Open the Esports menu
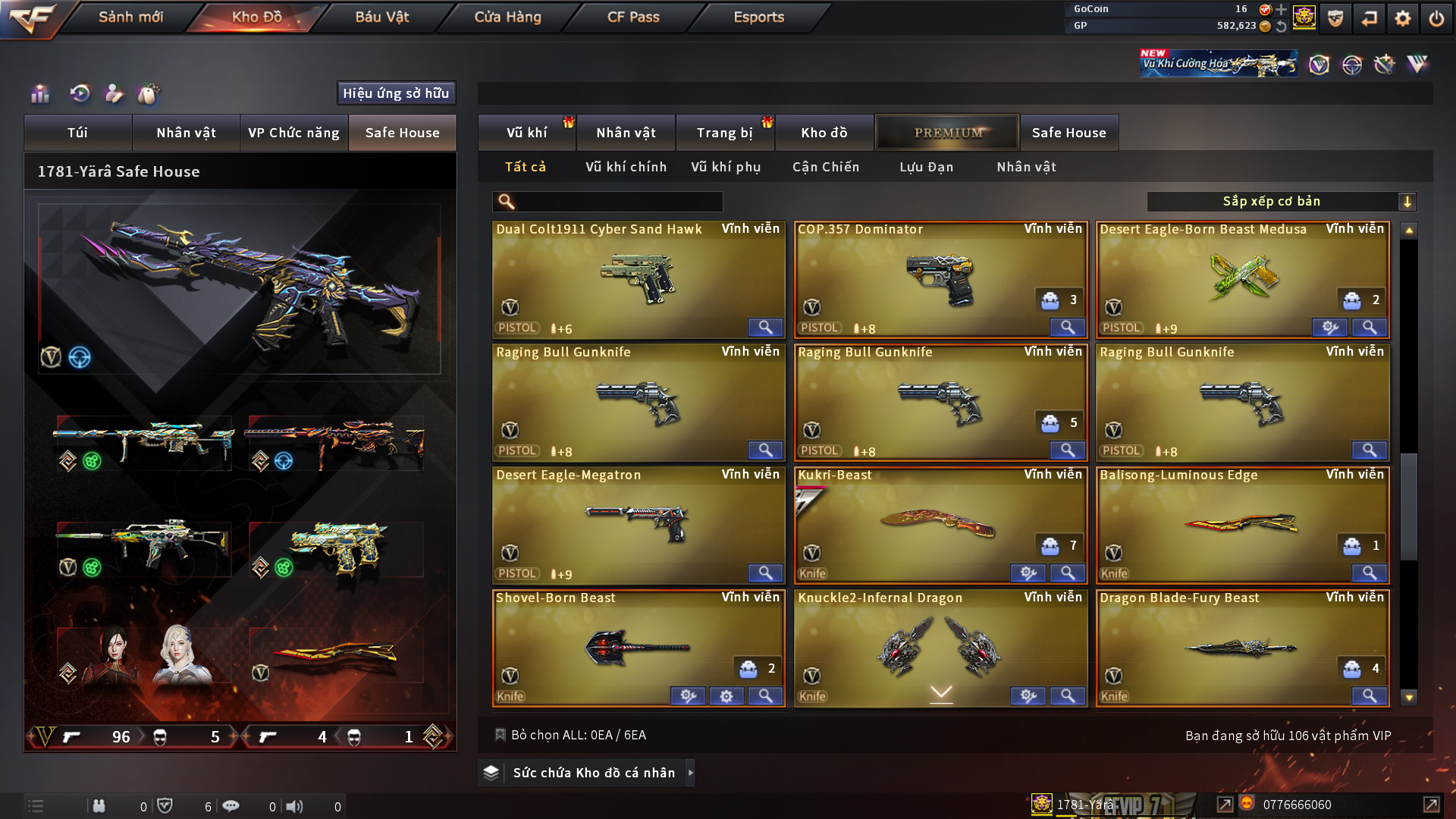The height and width of the screenshot is (819, 1456). pyautogui.click(x=758, y=17)
